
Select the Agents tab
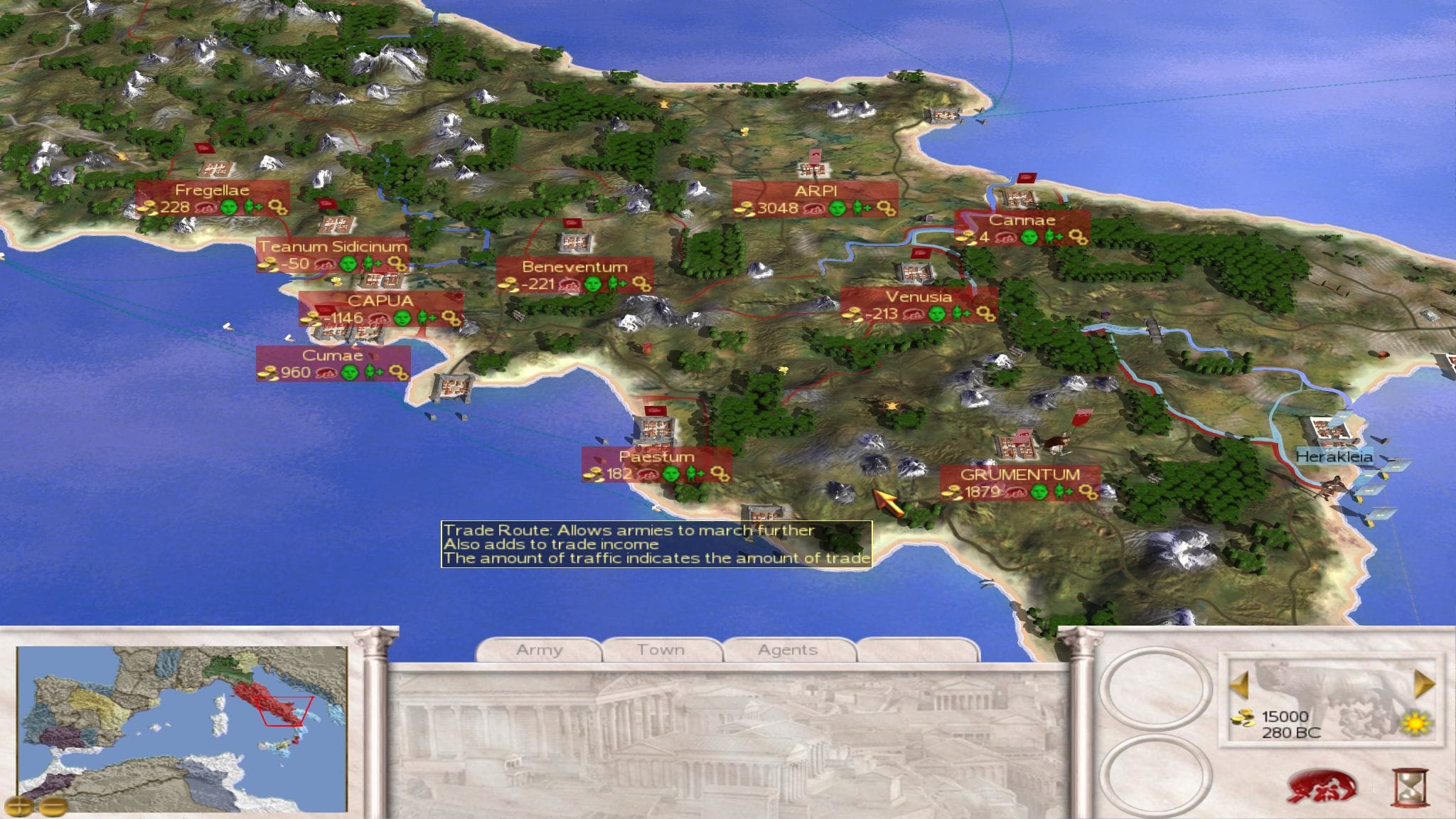click(788, 650)
